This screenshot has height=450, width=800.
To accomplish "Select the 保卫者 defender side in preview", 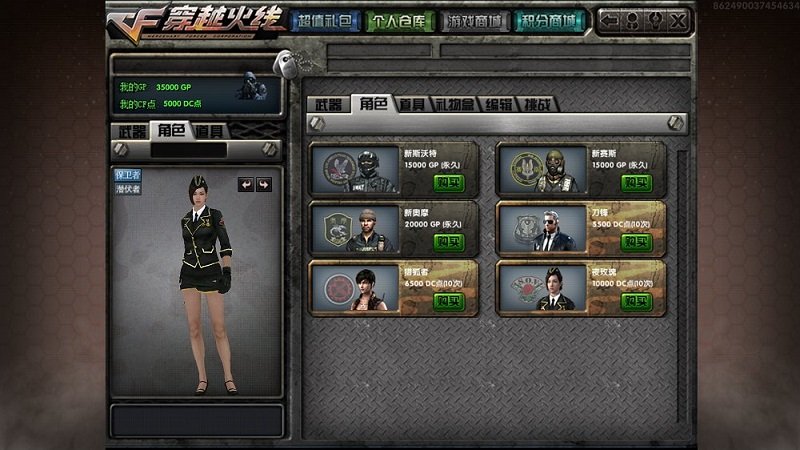I will [x=127, y=174].
